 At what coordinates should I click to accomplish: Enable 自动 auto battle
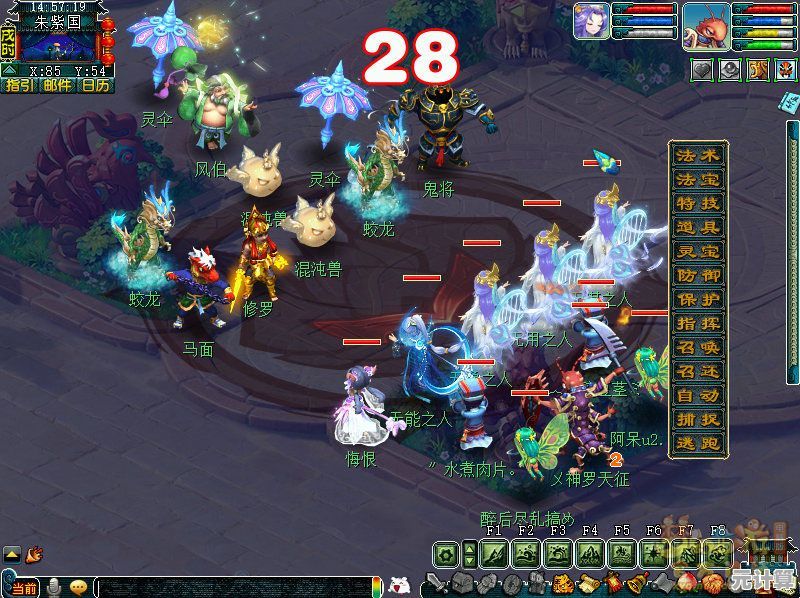point(698,395)
